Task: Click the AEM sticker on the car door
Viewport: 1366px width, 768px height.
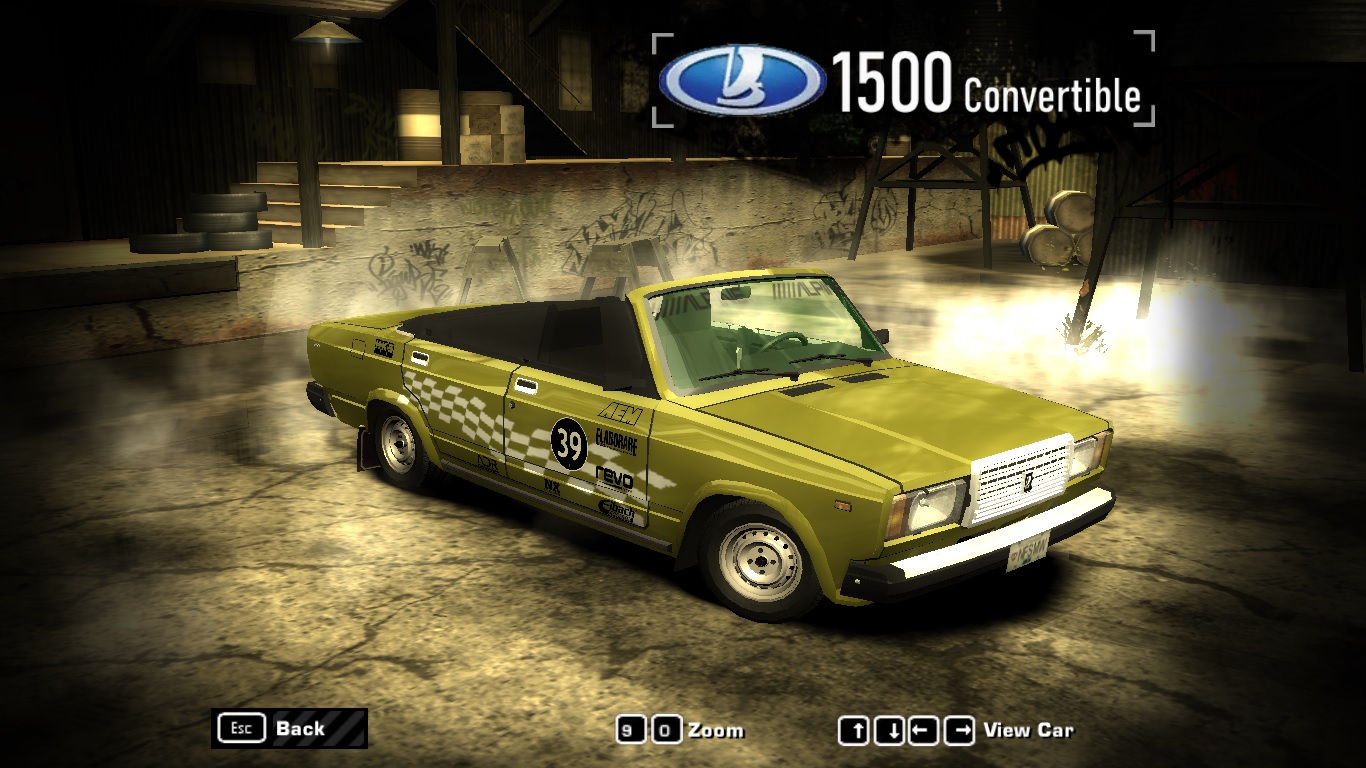Action: 620,414
